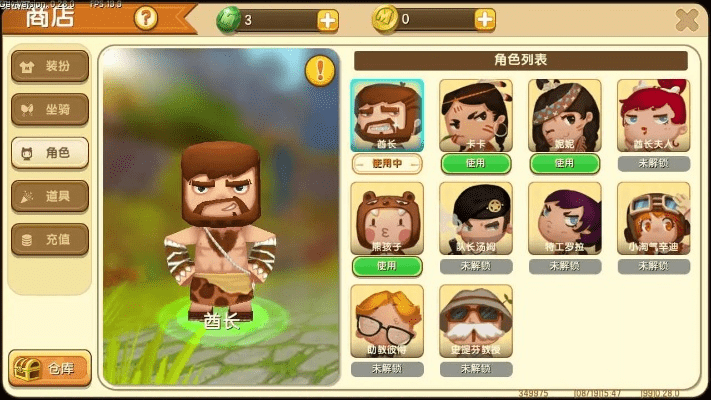Open the 道具 items tab
This screenshot has width=711, height=400.
[49, 196]
